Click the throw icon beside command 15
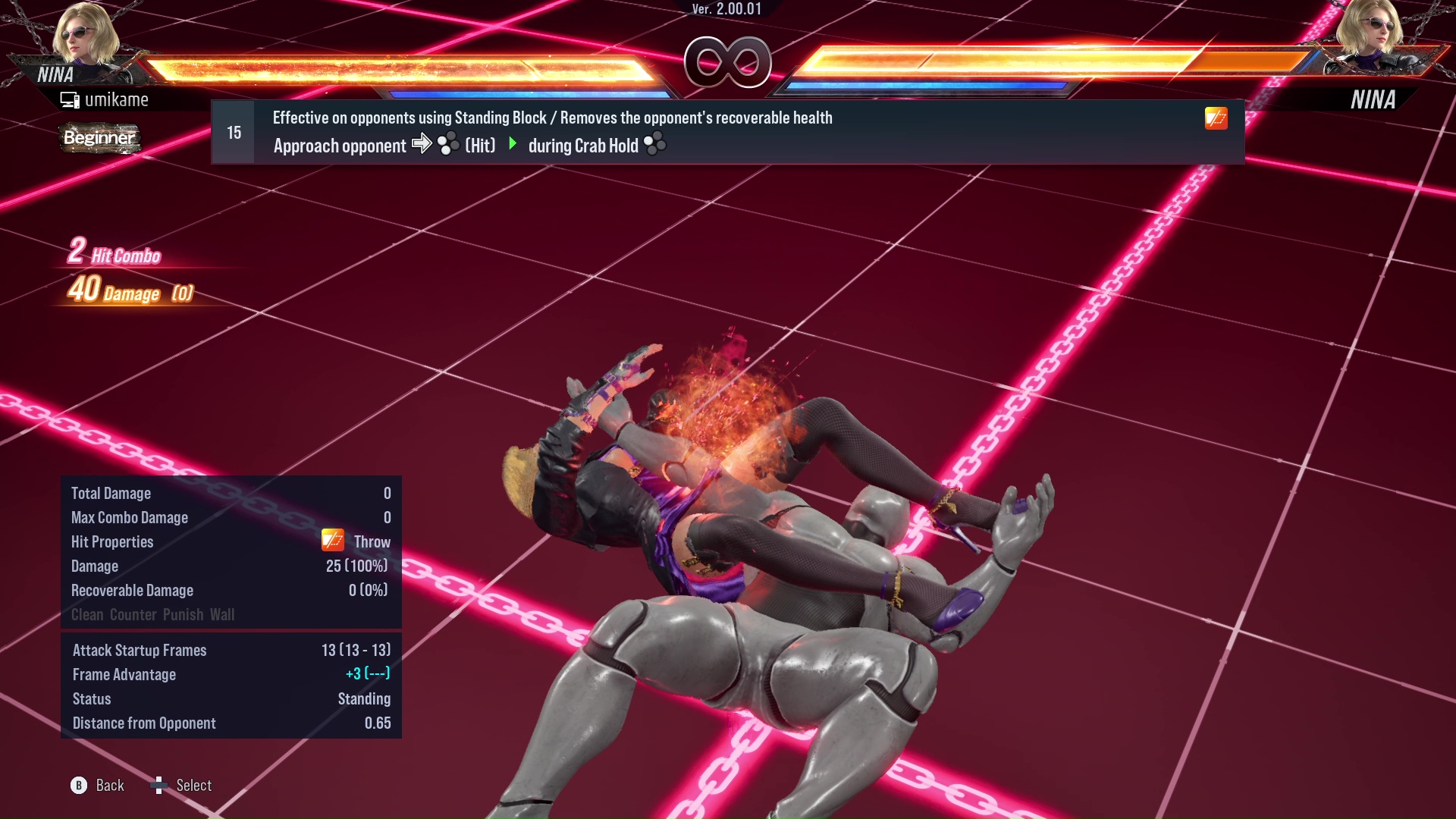The image size is (1456, 819). (1216, 118)
